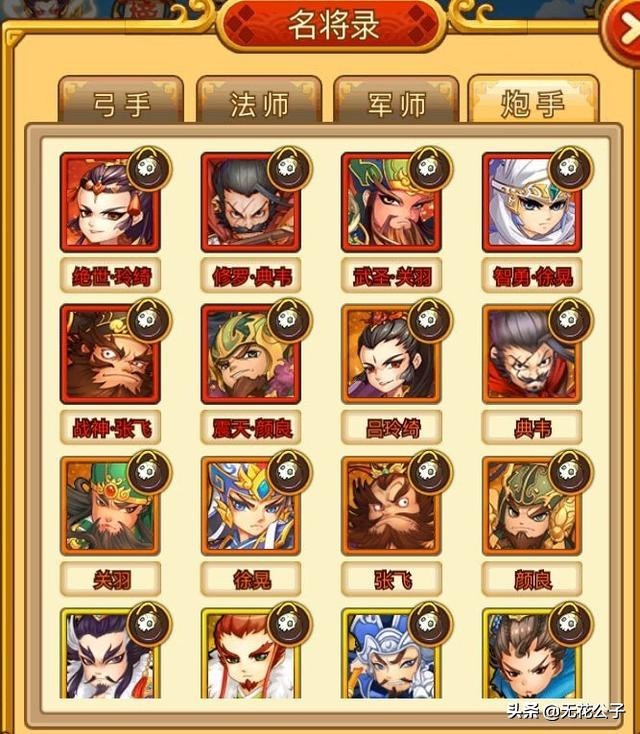Open the blue-armored 徐晃 hero portrait
640x734 pixels.
coord(248,507)
